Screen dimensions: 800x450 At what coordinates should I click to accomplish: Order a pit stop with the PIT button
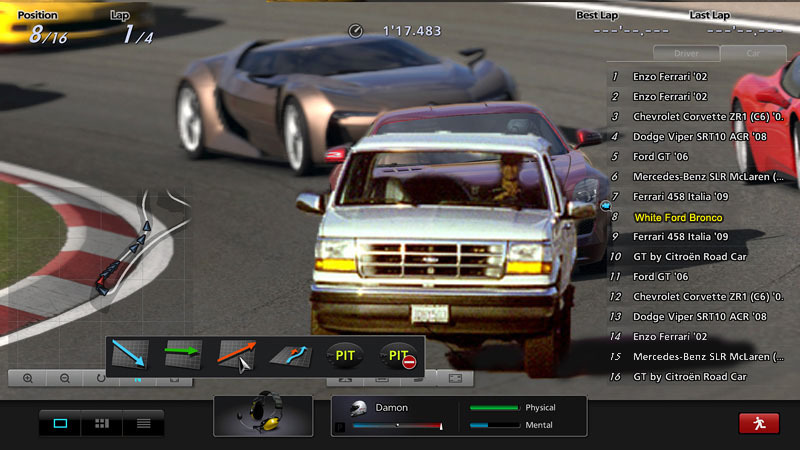(346, 355)
